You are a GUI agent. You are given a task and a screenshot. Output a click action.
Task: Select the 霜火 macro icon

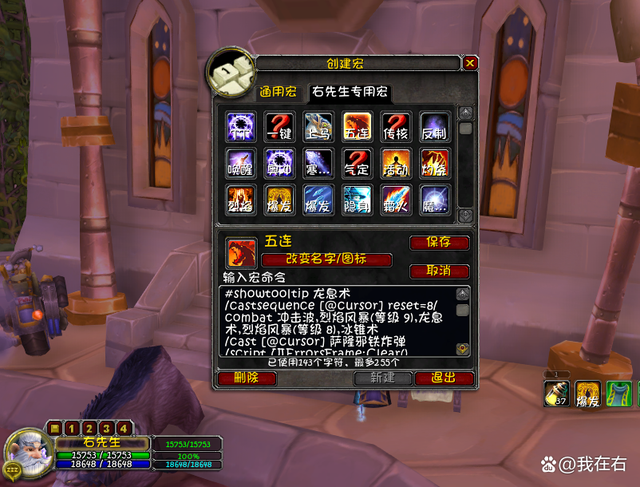pyautogui.click(x=396, y=200)
